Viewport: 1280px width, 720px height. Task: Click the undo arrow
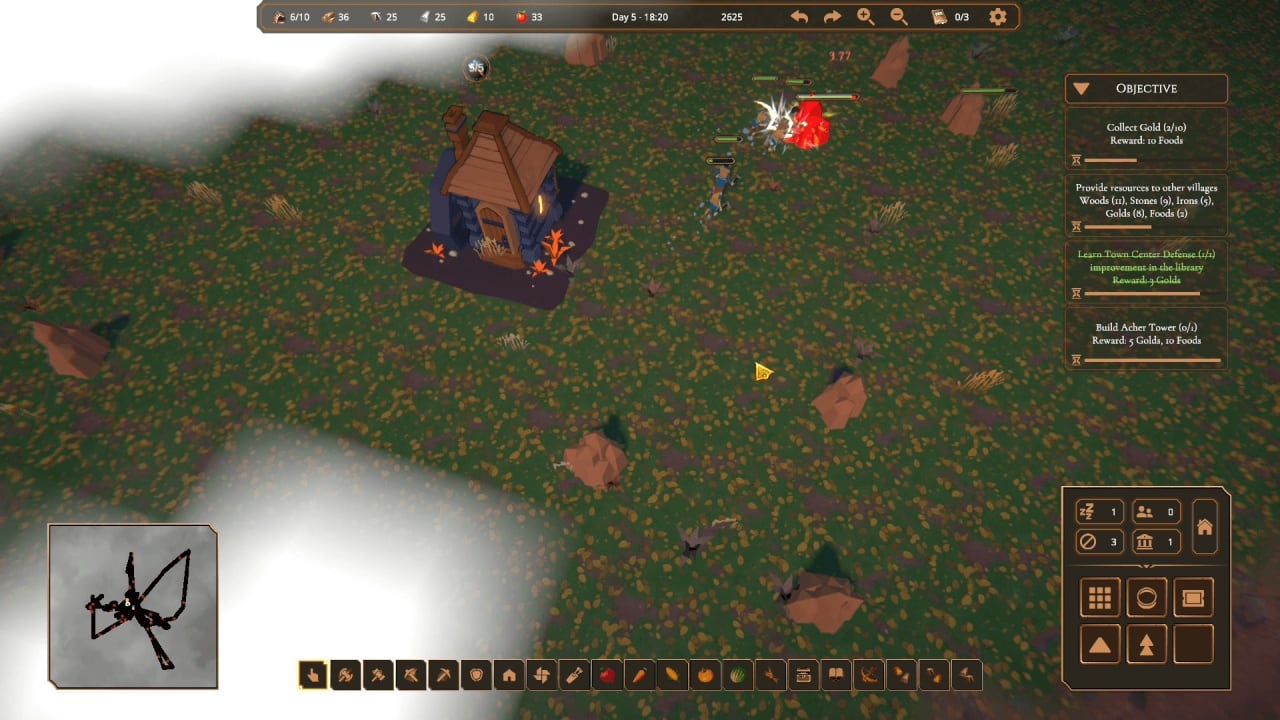799,17
